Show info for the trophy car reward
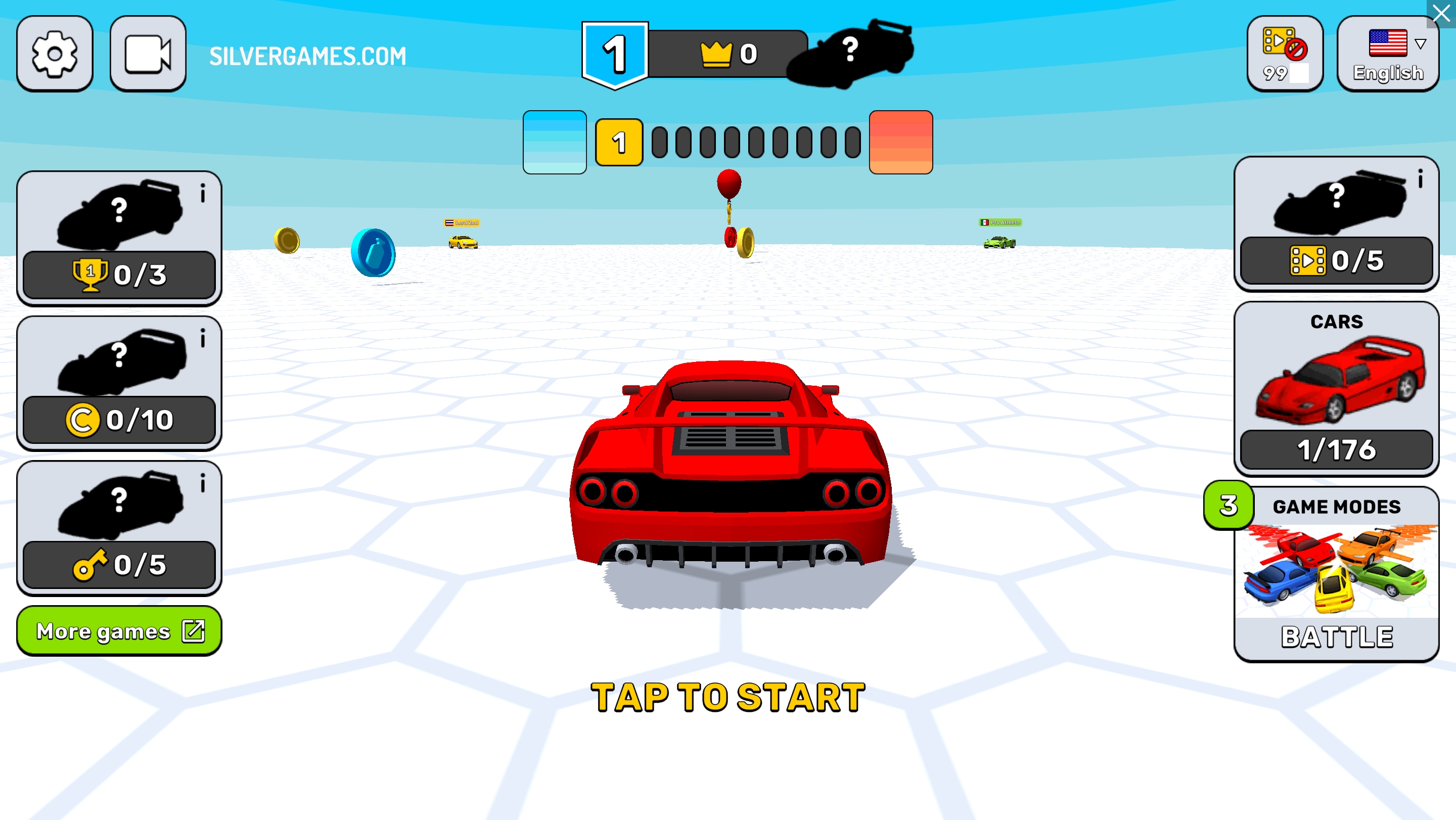Image resolution: width=1456 pixels, height=820 pixels. tap(203, 194)
